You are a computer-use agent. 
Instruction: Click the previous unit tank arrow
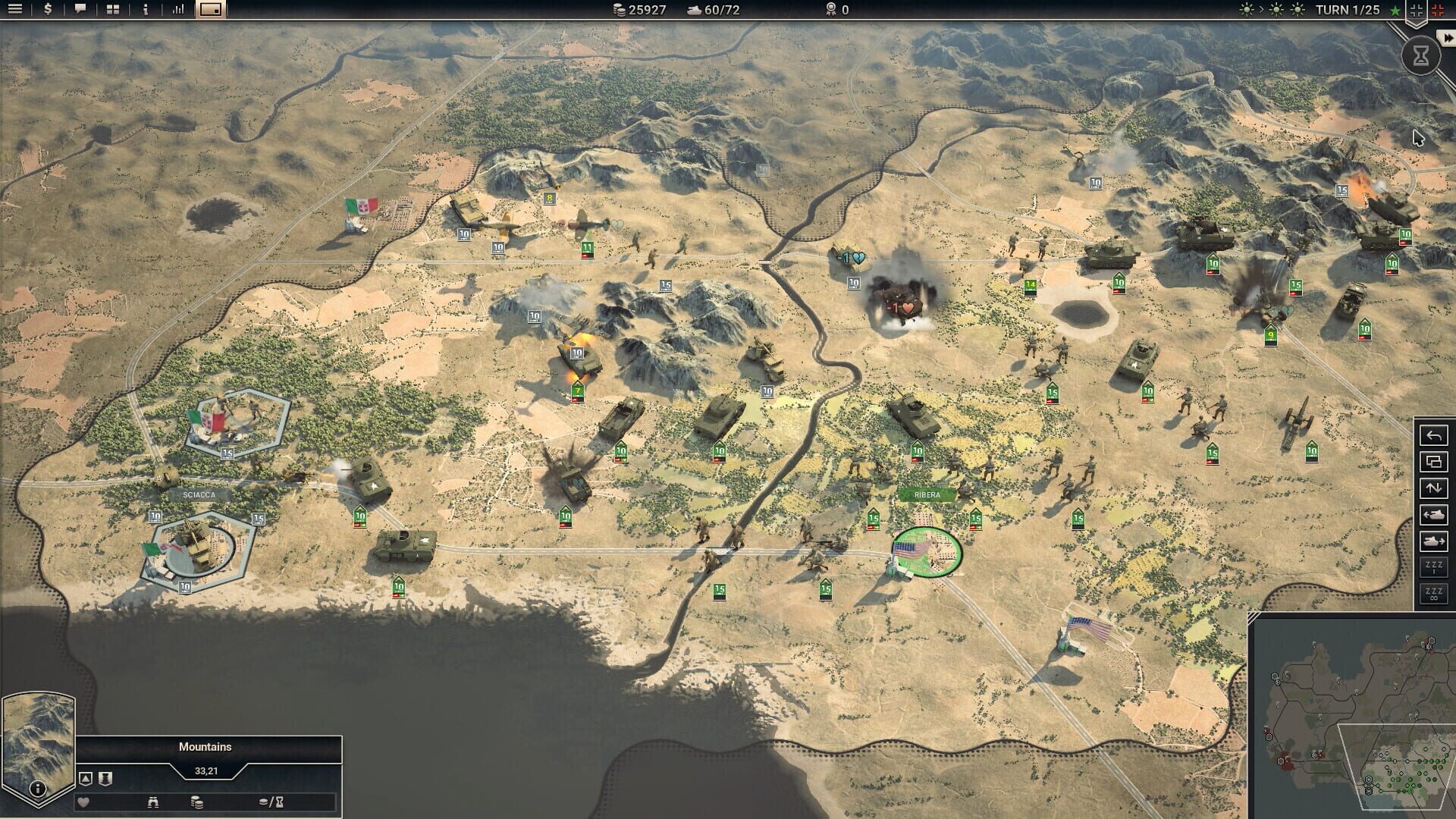1433,513
